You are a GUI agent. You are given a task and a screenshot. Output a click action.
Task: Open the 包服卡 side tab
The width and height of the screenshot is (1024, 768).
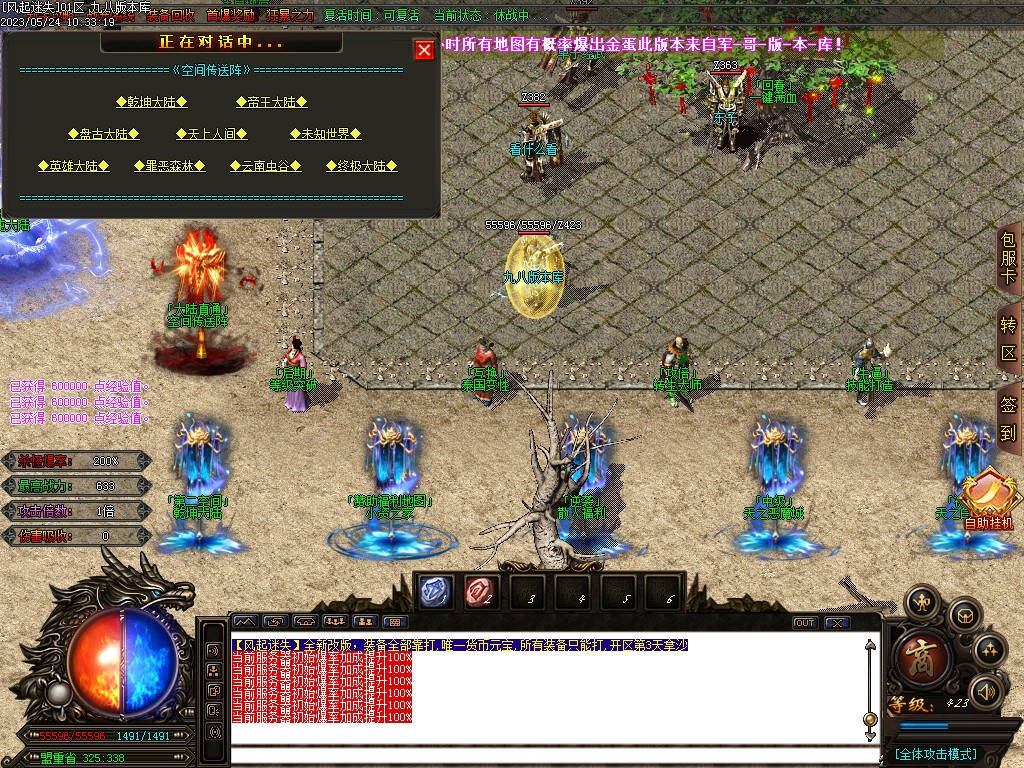(1008, 259)
